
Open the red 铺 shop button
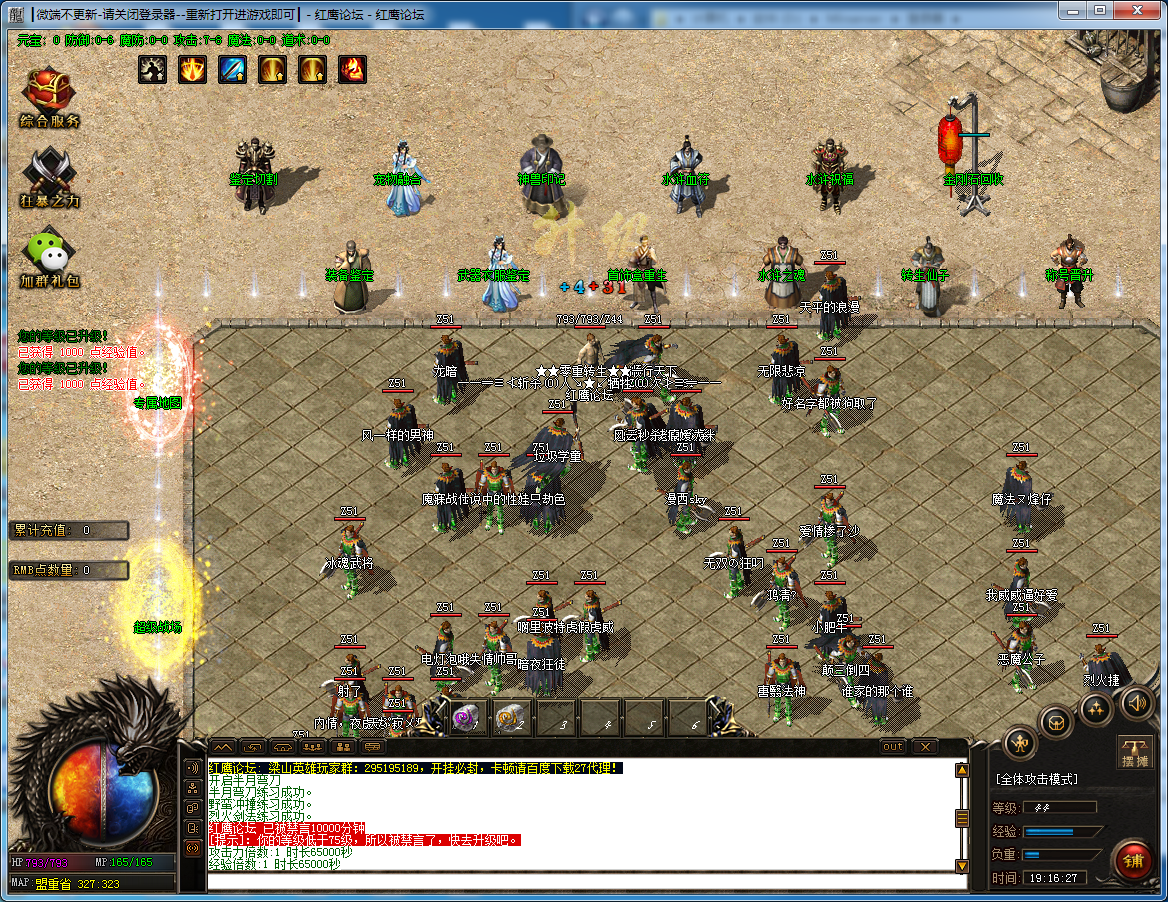click(1134, 860)
